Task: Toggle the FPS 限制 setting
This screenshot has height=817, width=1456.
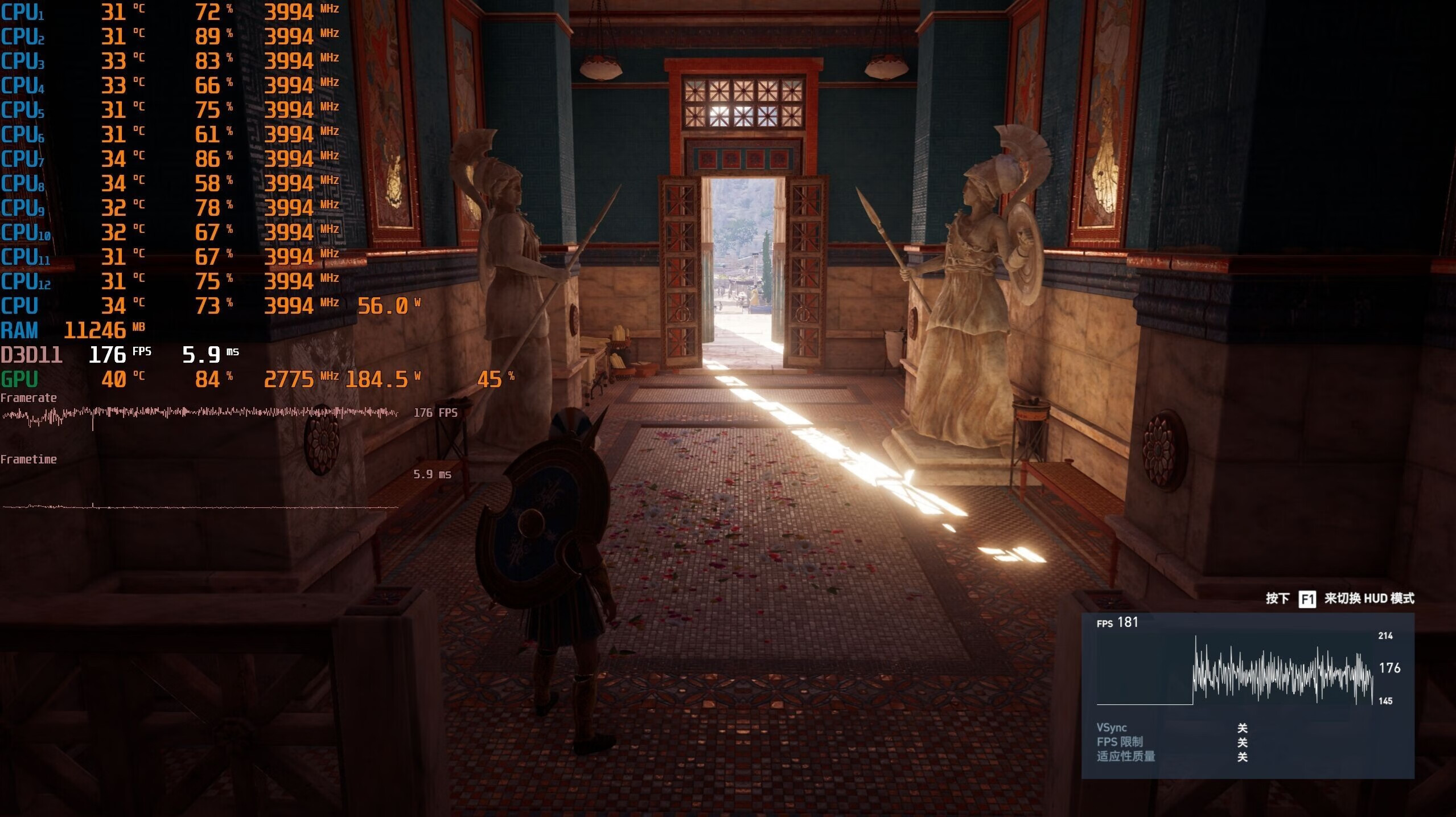Action: pos(1241,742)
